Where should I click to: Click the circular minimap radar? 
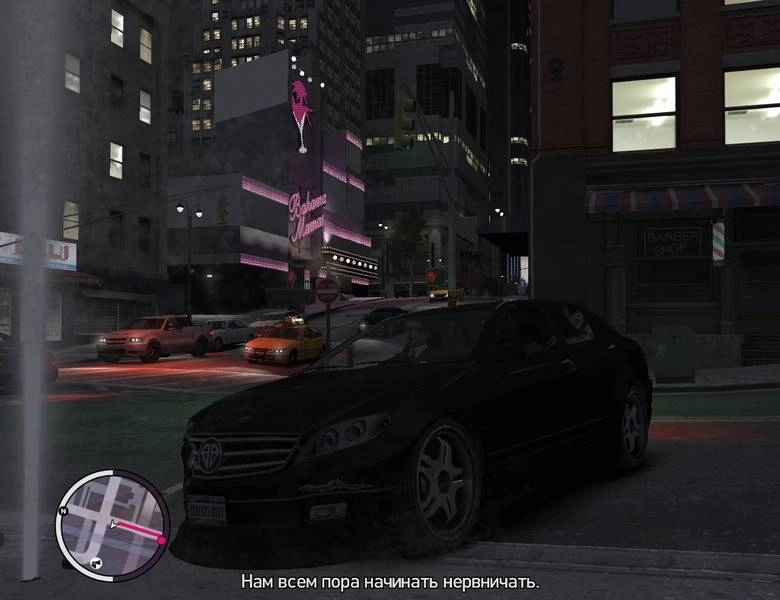pos(112,524)
